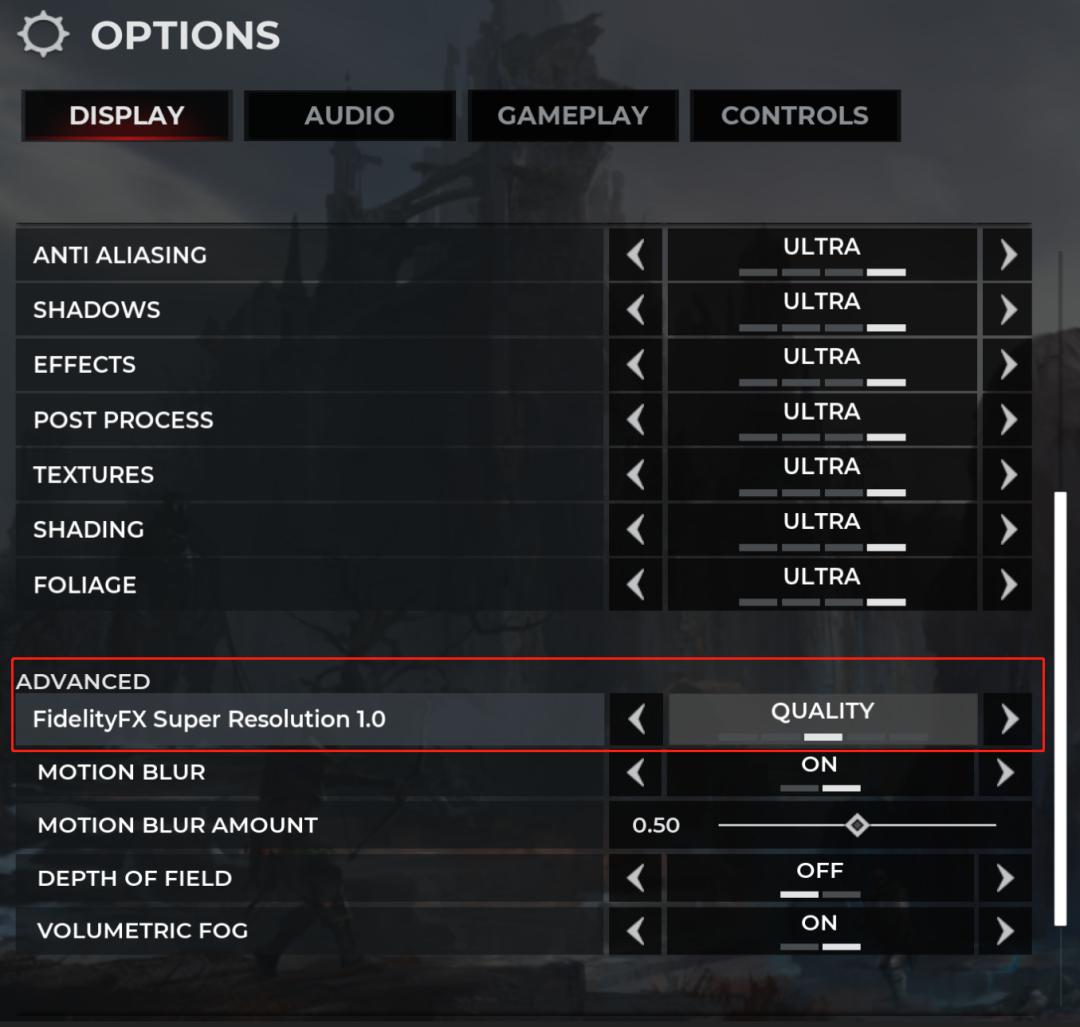Reduce Textures quality with left arrow
This screenshot has height=1027, width=1080.
pyautogui.click(x=636, y=475)
